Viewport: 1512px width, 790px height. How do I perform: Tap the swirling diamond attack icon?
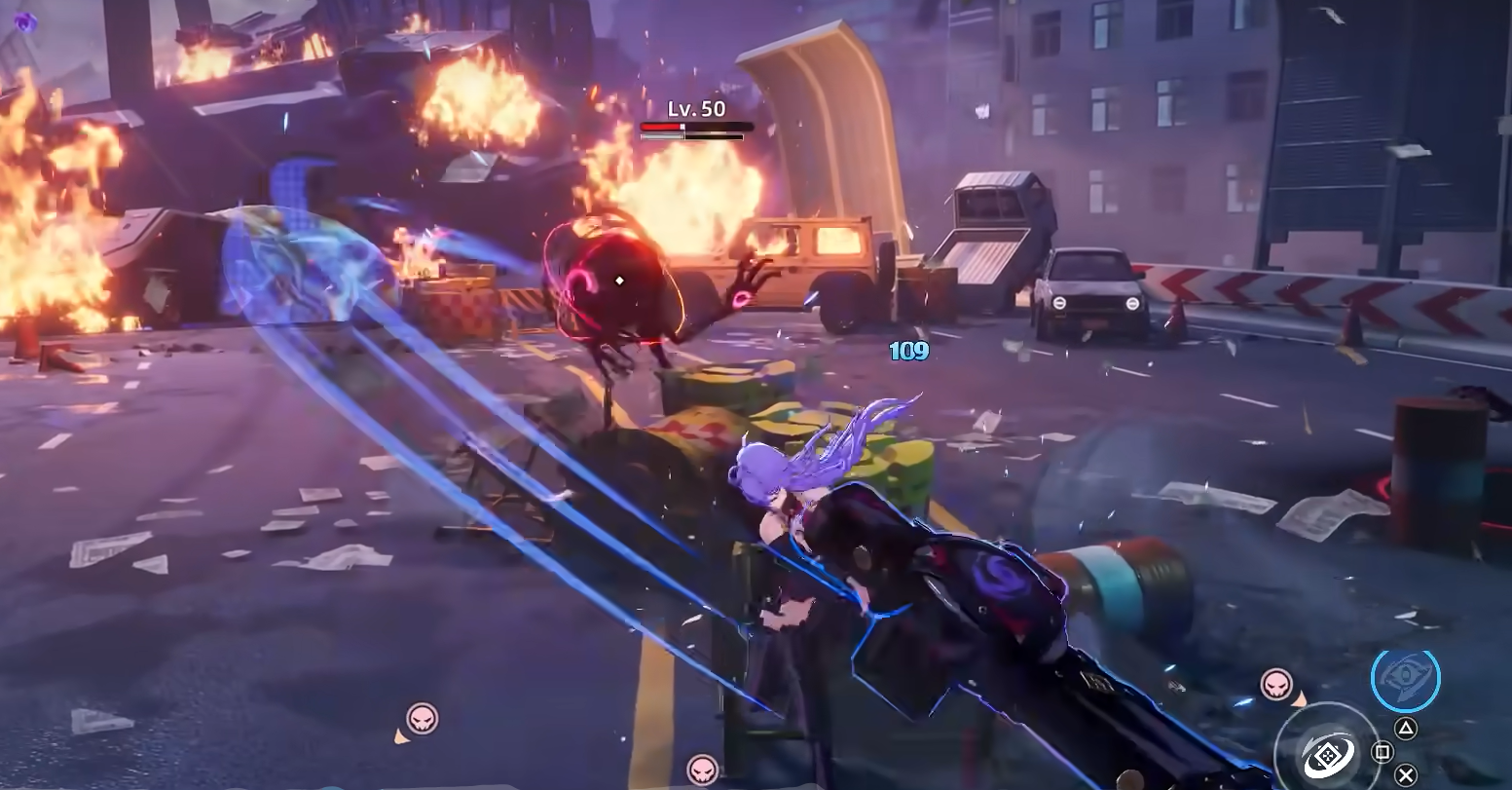point(1328,754)
